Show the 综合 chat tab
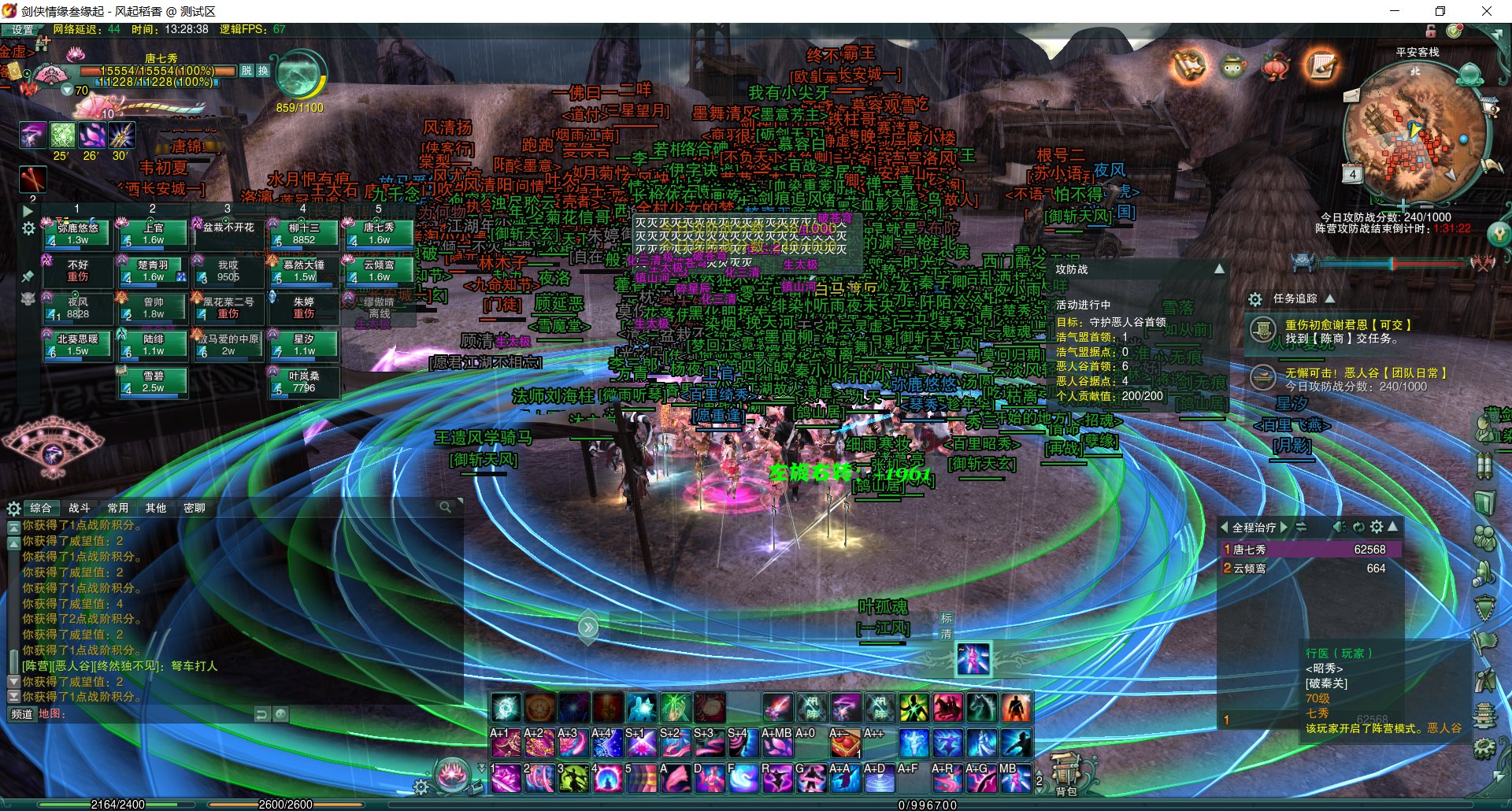This screenshot has height=811, width=1512. tap(40, 508)
